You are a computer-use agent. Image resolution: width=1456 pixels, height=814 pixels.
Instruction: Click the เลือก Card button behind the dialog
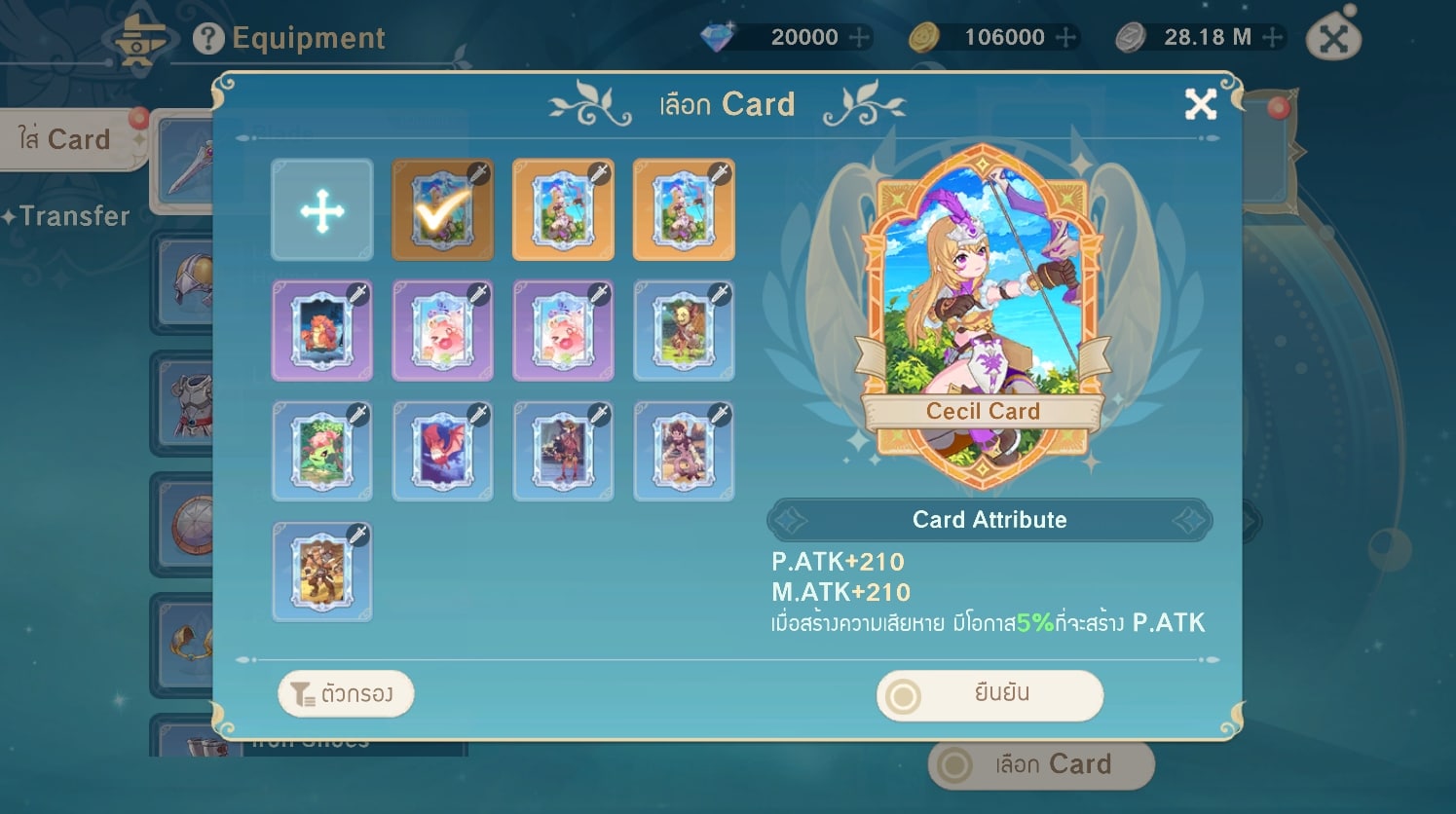click(x=1041, y=765)
